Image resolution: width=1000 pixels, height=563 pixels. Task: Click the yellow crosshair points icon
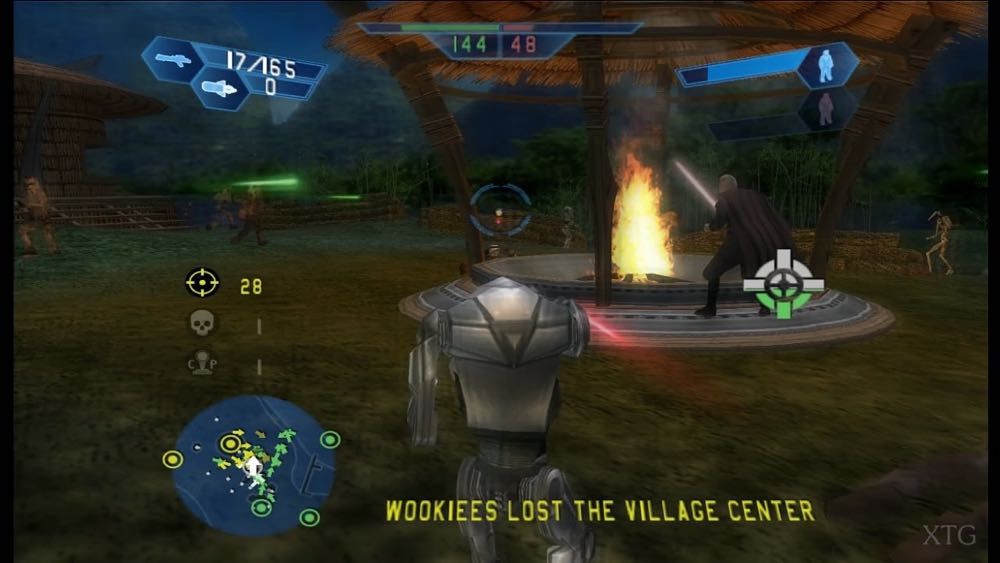[x=202, y=283]
